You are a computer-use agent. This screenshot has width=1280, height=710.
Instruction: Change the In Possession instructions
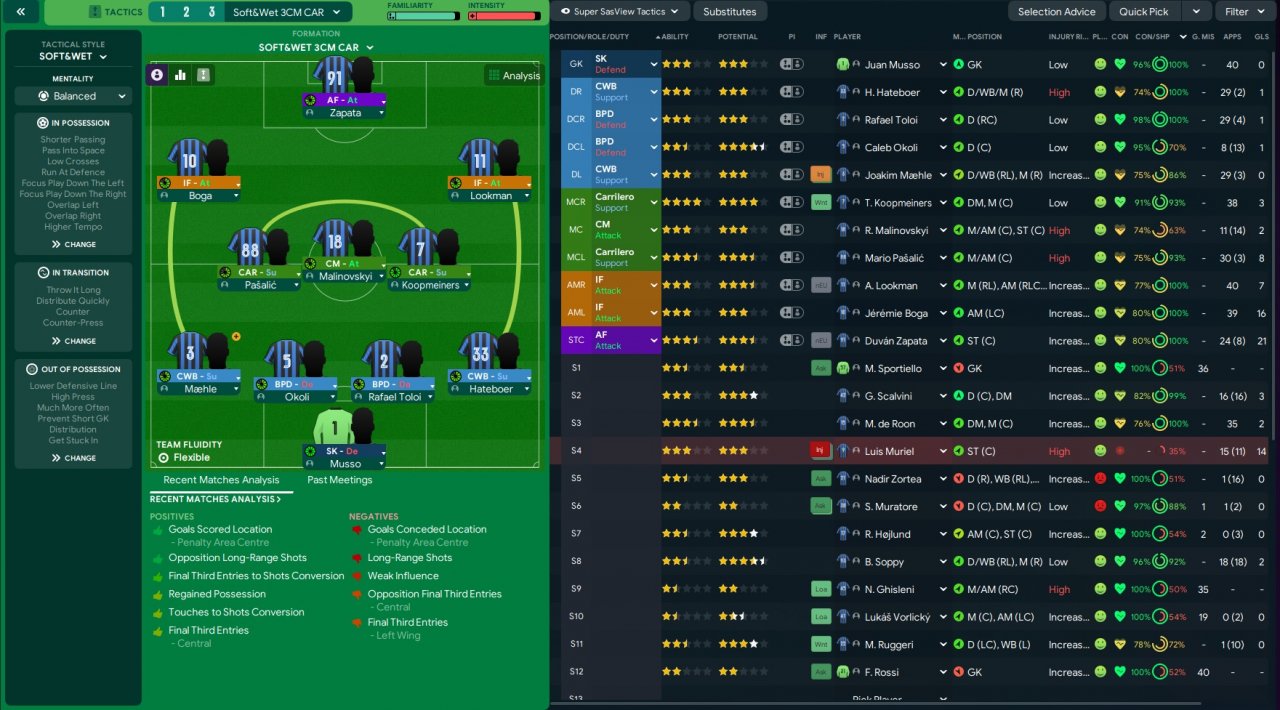[x=73, y=244]
